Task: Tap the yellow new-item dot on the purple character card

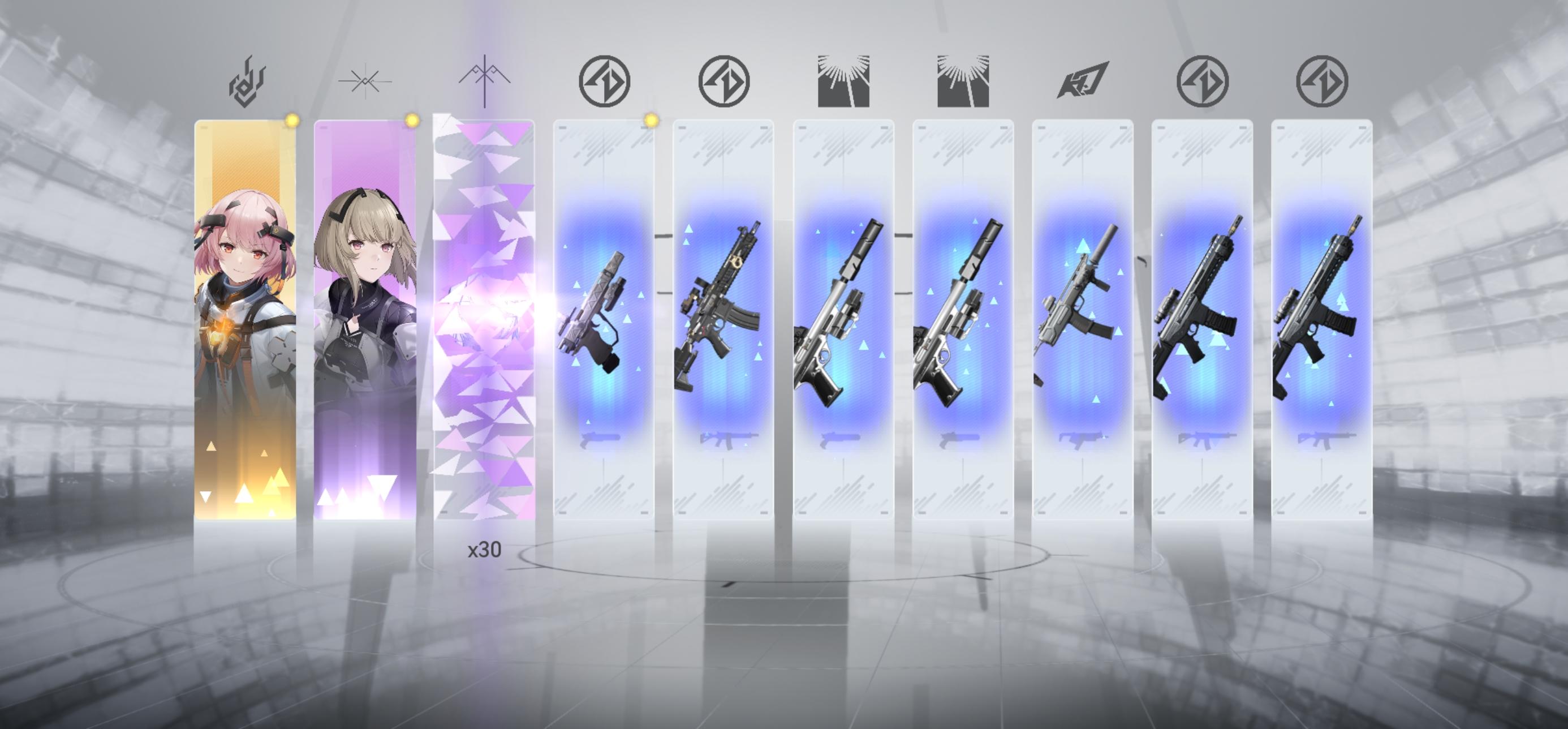Action: [413, 120]
